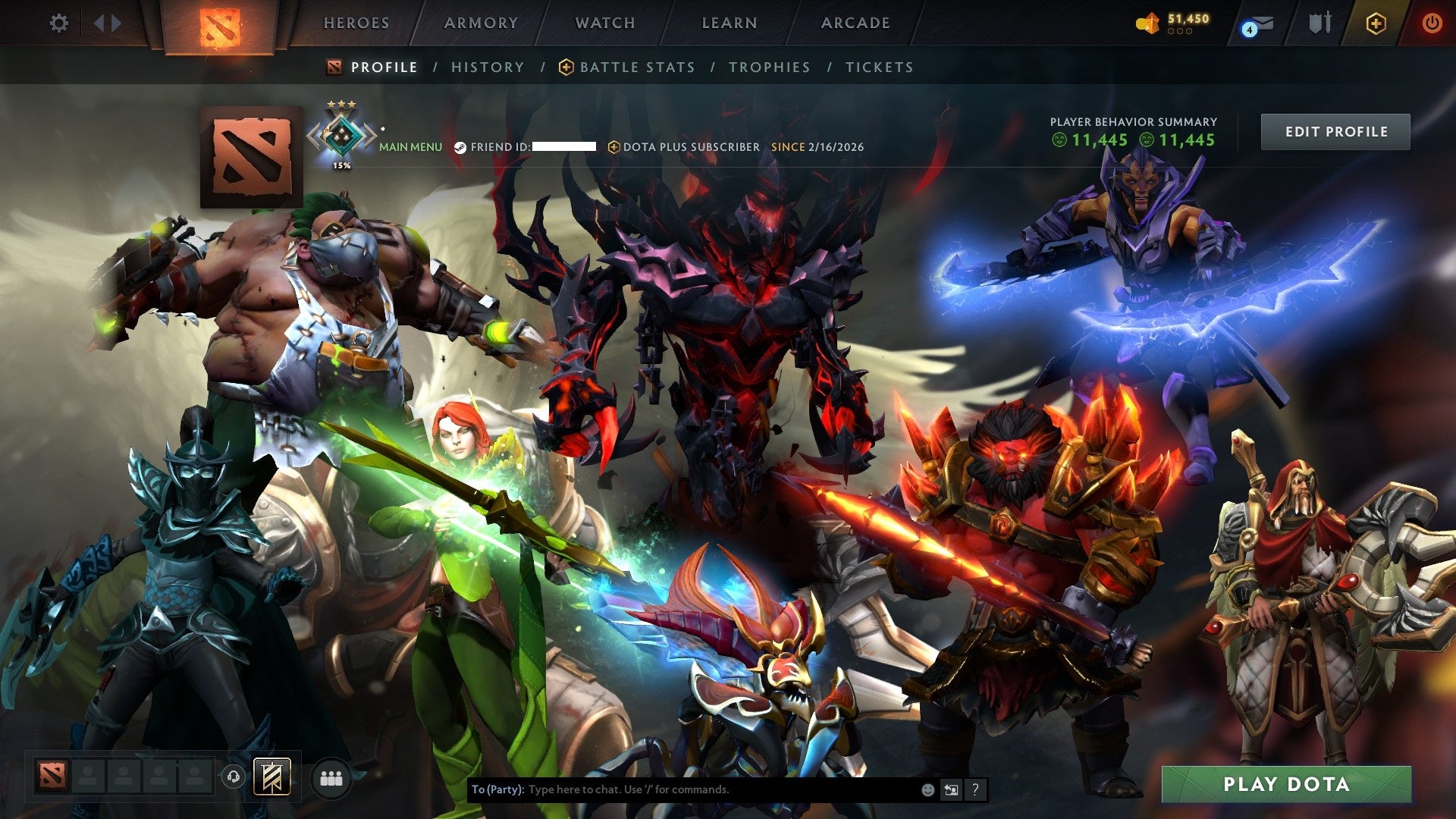Open the chat wheel icon beside chat

click(x=951, y=789)
